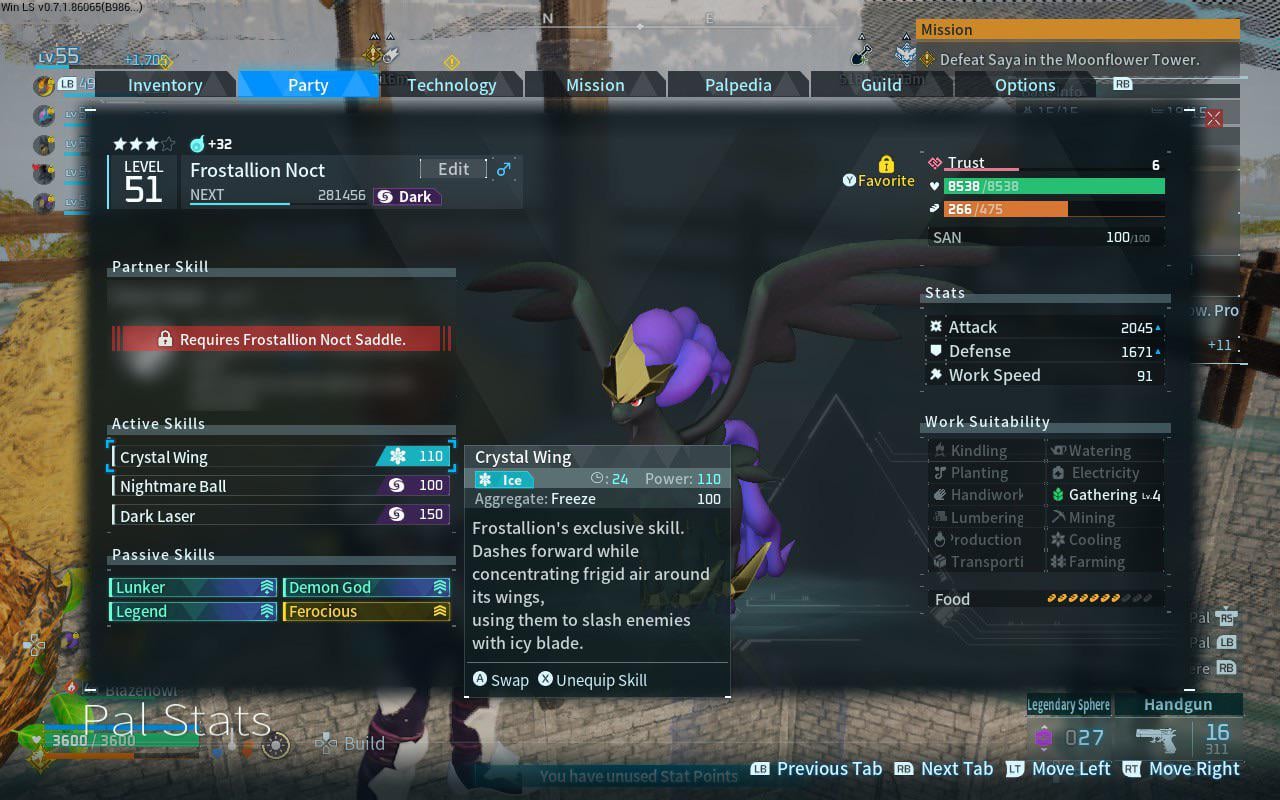The height and width of the screenshot is (800, 1280).
Task: Edit the Frostallion Noct name
Action: pyautogui.click(x=453, y=169)
